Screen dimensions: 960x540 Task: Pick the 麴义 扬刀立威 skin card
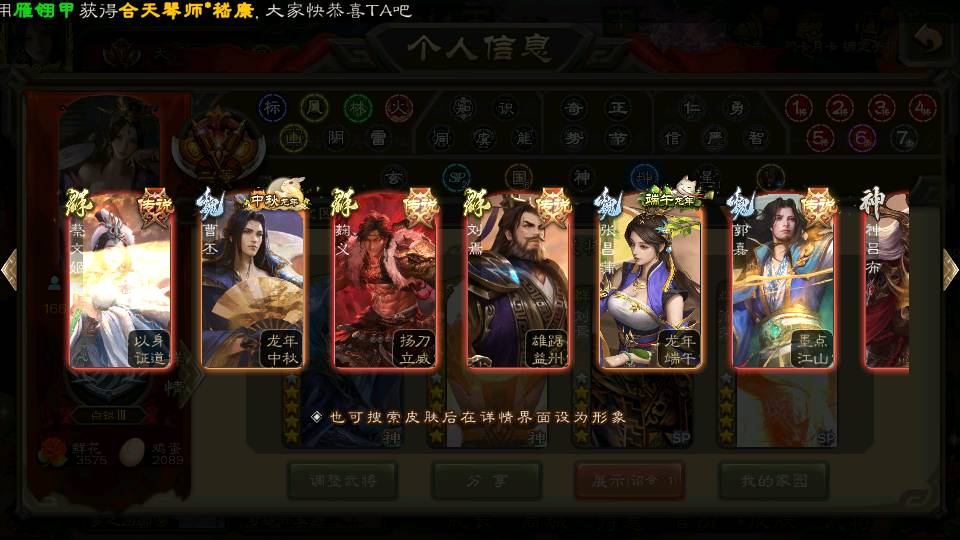(386, 280)
